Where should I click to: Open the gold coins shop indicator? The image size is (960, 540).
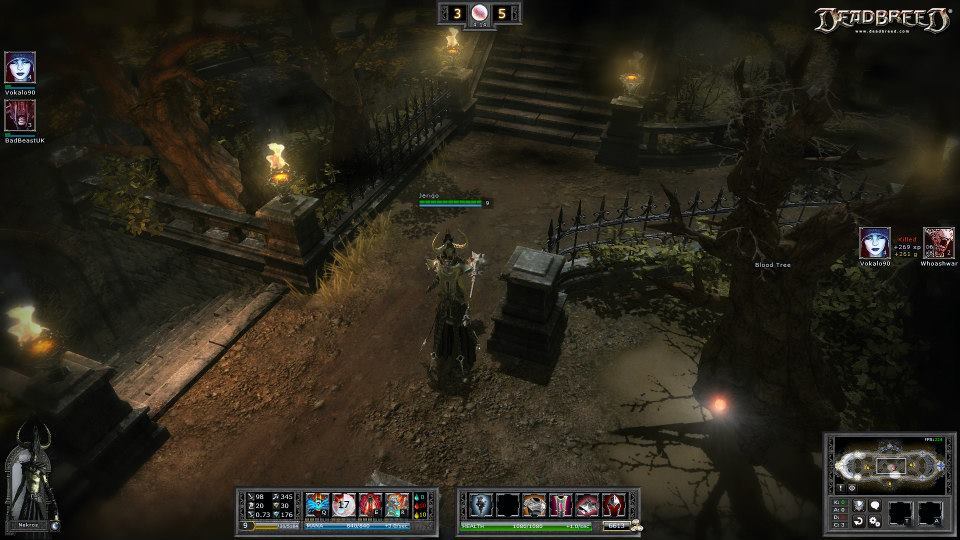(x=636, y=525)
